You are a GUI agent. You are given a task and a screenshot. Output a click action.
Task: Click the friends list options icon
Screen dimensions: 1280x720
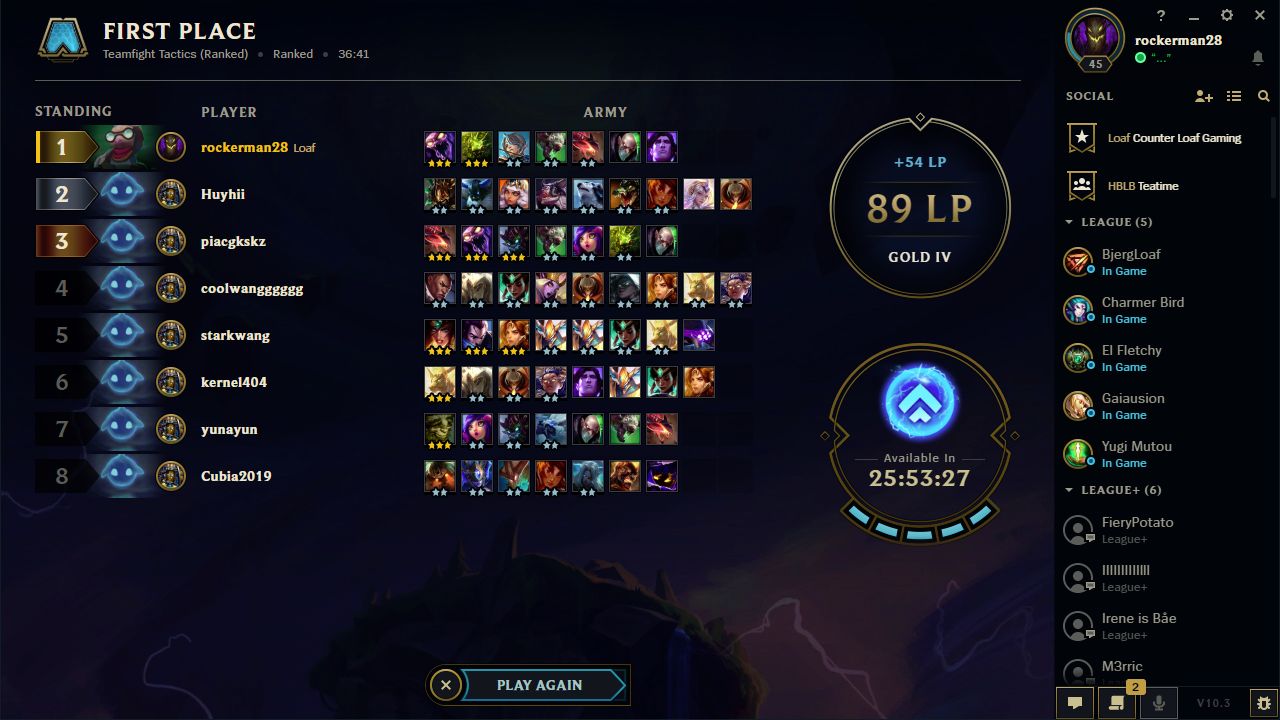pos(1233,96)
